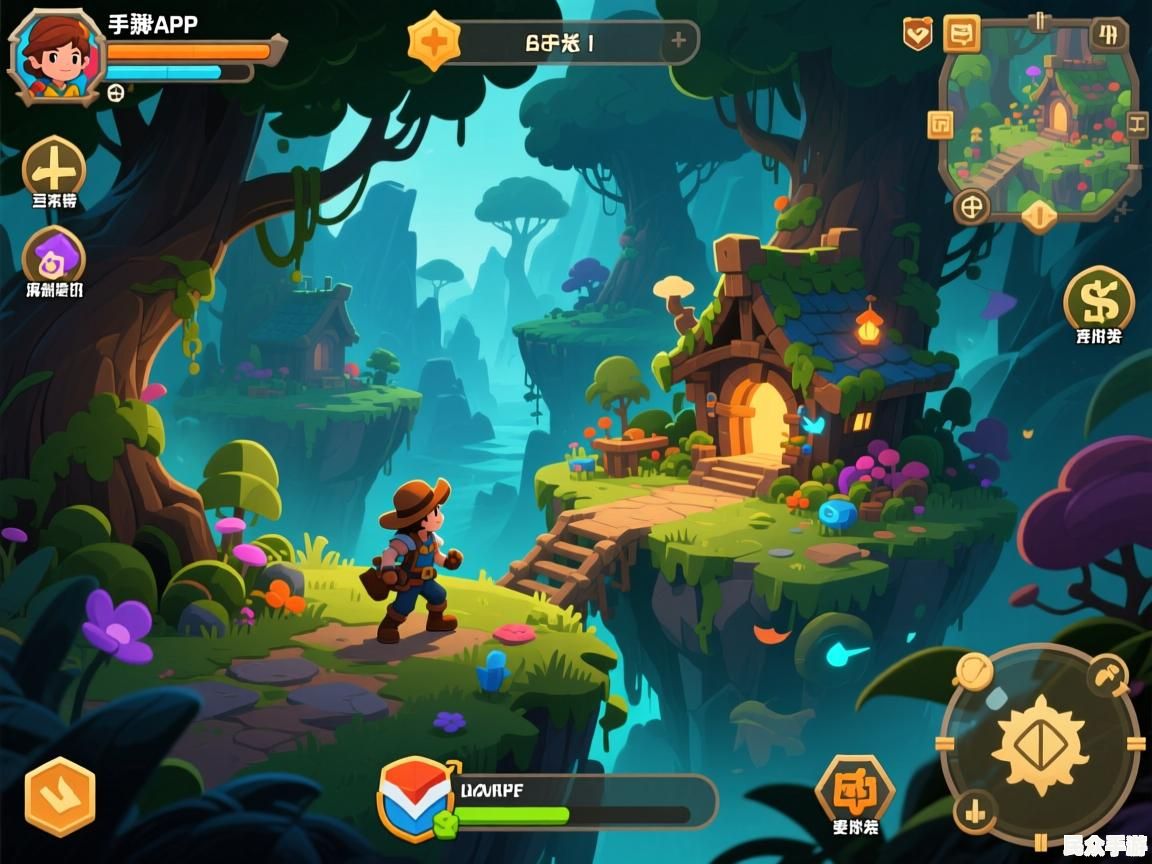Use the mushroom skill on the action wheel
Viewport: 1152px width, 864px height.
pyautogui.click(x=1107, y=674)
